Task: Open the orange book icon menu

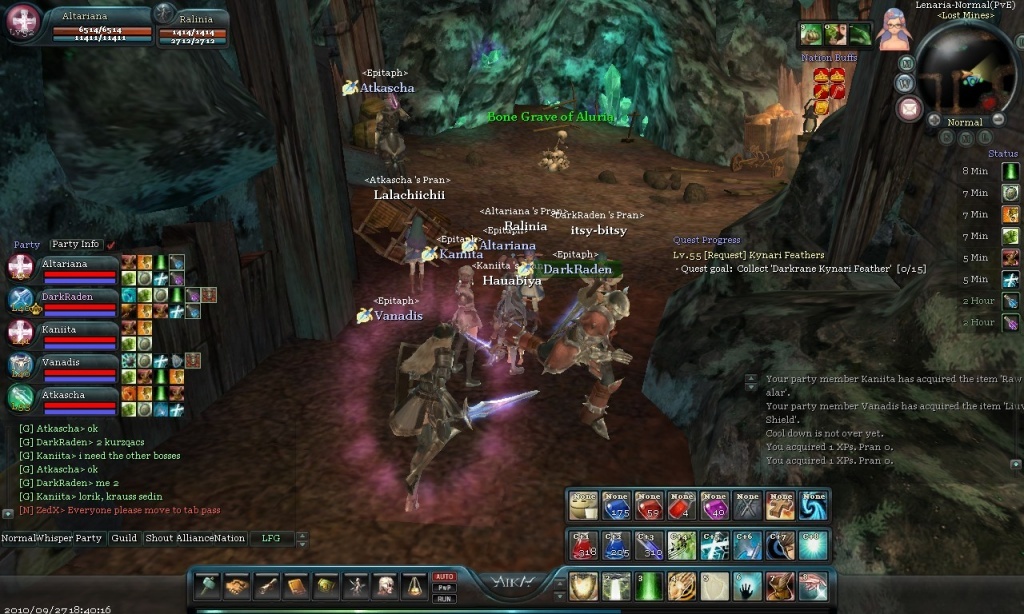Action: [297, 586]
